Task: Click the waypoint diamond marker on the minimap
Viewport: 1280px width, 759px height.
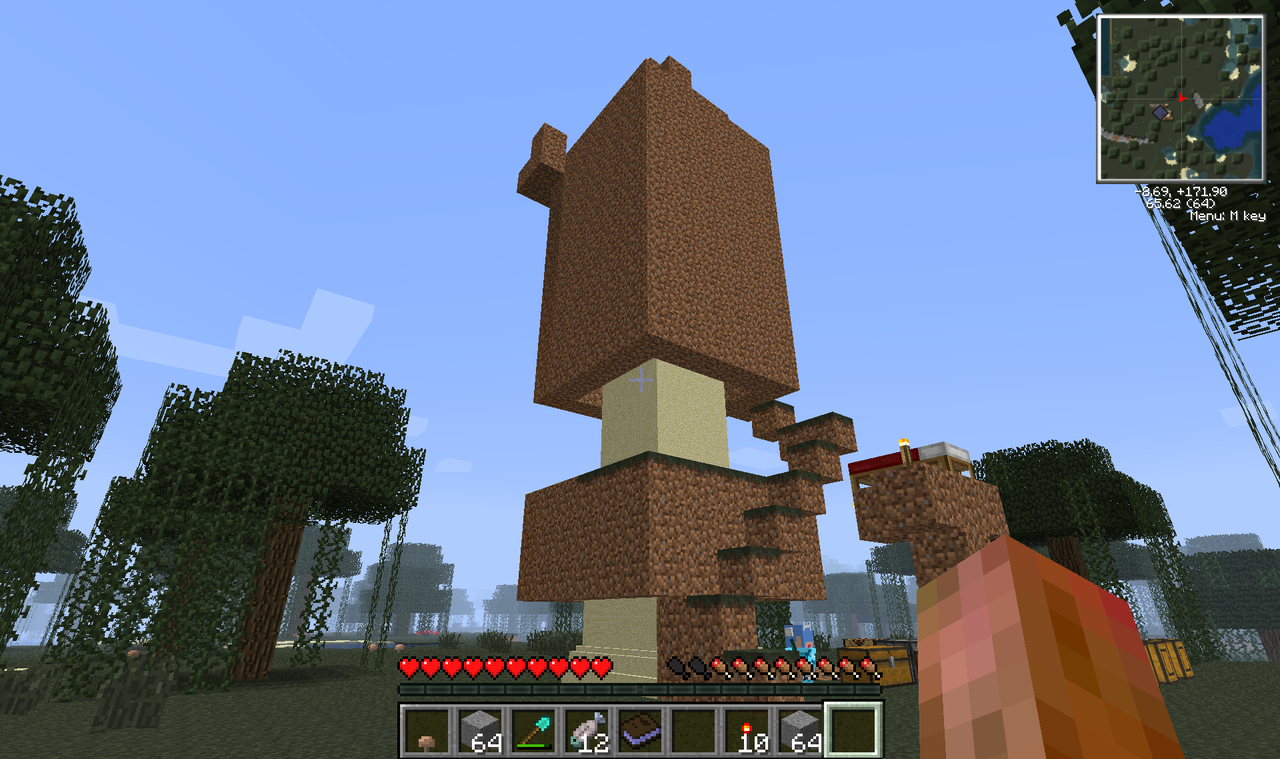Action: click(1160, 113)
